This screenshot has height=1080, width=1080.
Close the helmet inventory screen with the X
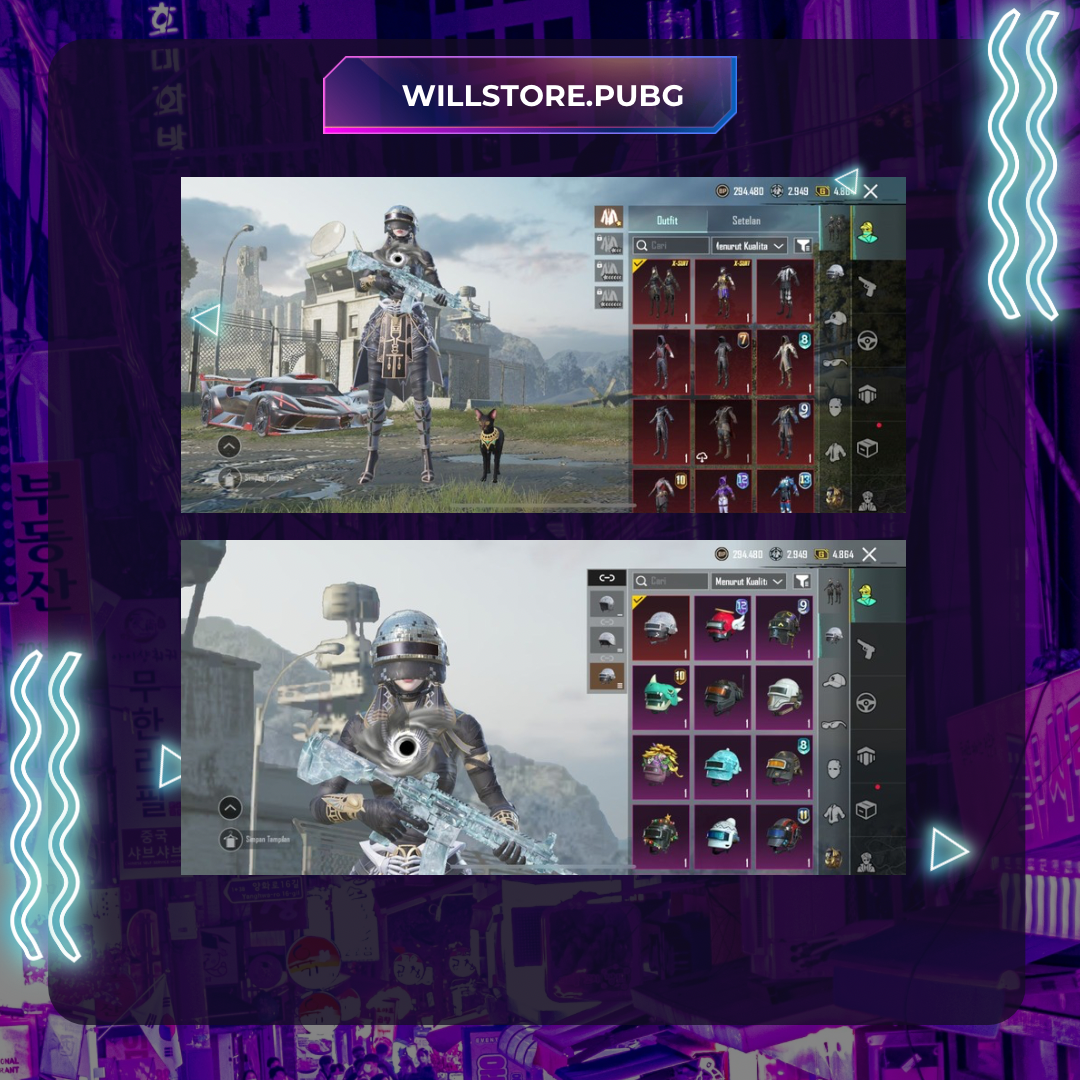pyautogui.click(x=869, y=554)
